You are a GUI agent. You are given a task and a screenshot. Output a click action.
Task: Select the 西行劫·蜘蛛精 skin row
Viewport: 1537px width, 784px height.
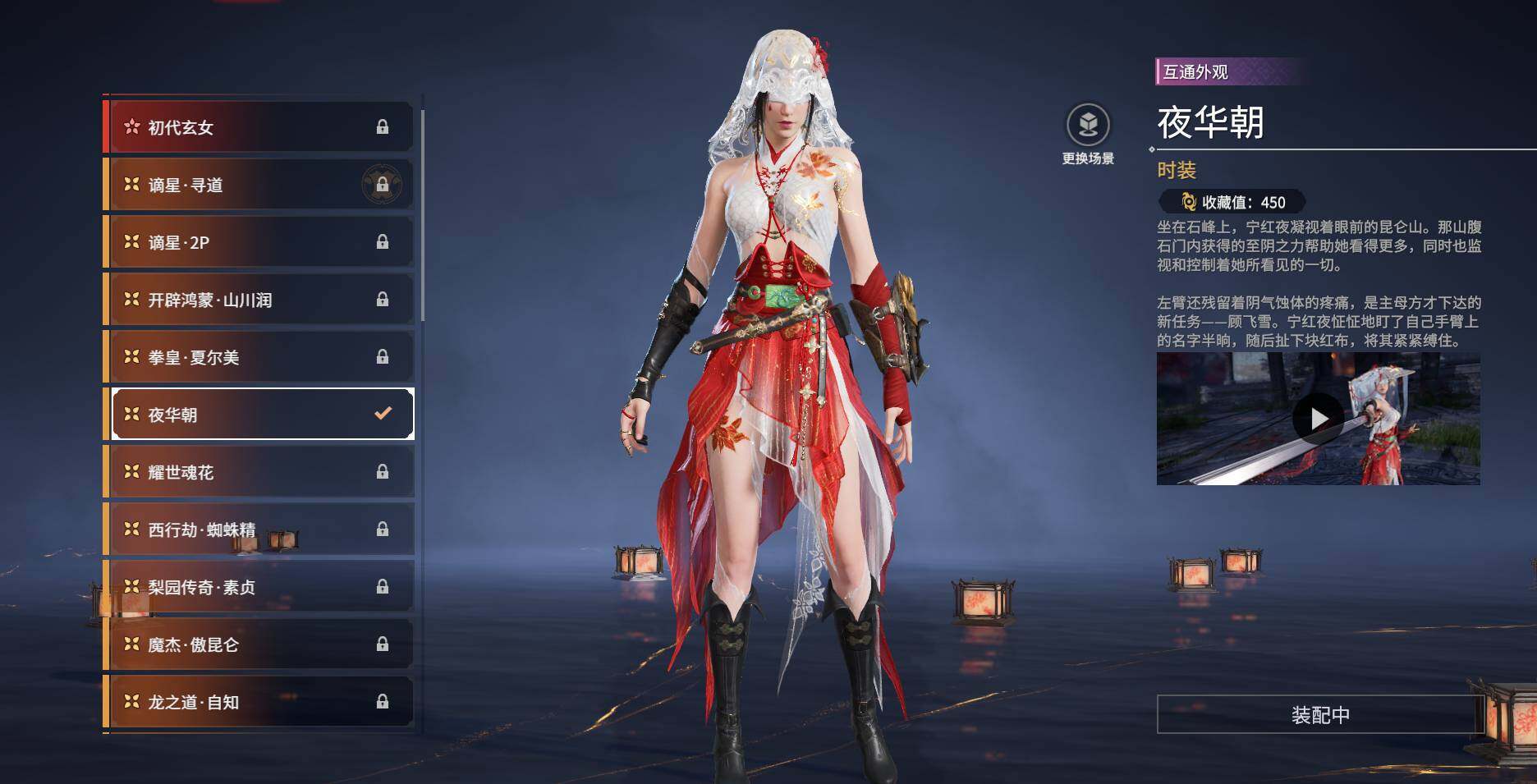[259, 530]
